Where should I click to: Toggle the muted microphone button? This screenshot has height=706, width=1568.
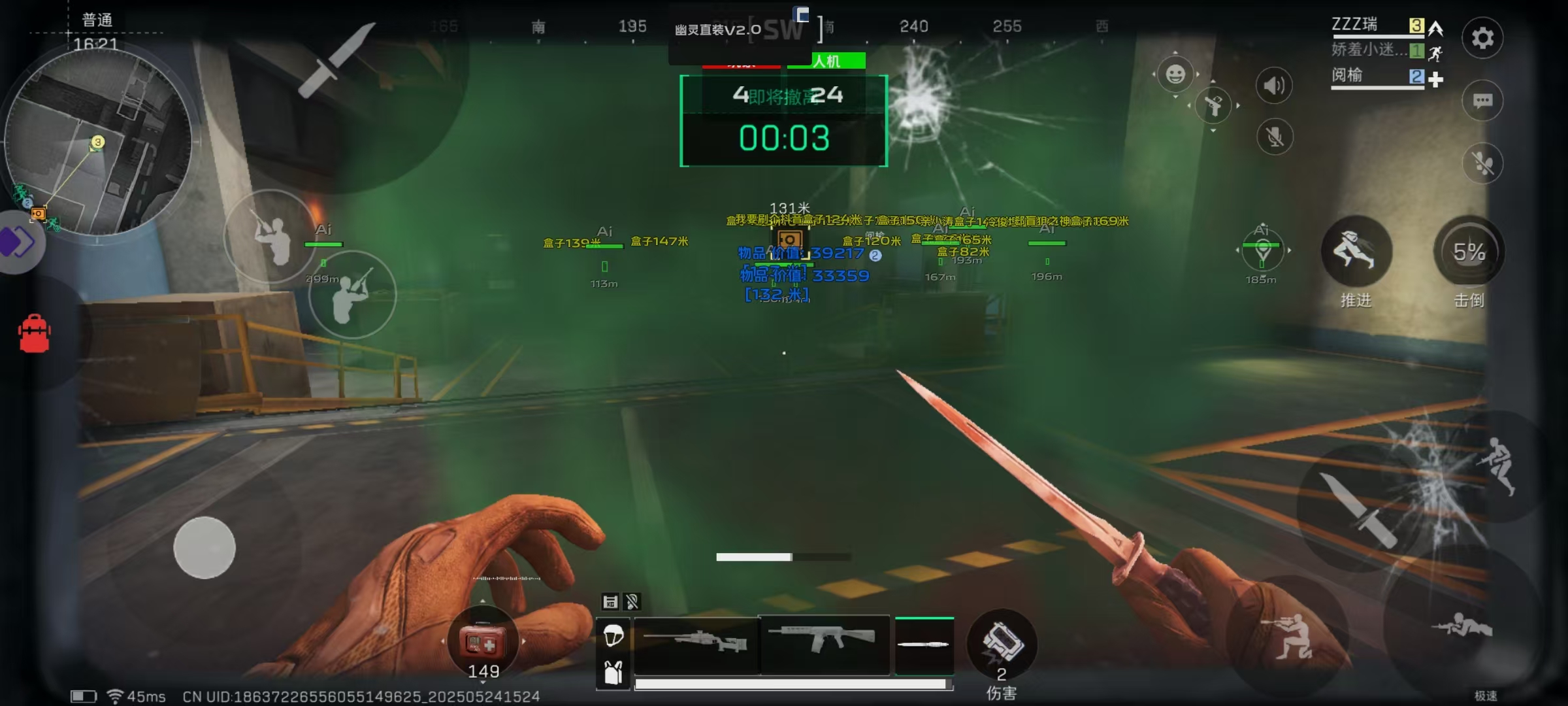(1274, 137)
